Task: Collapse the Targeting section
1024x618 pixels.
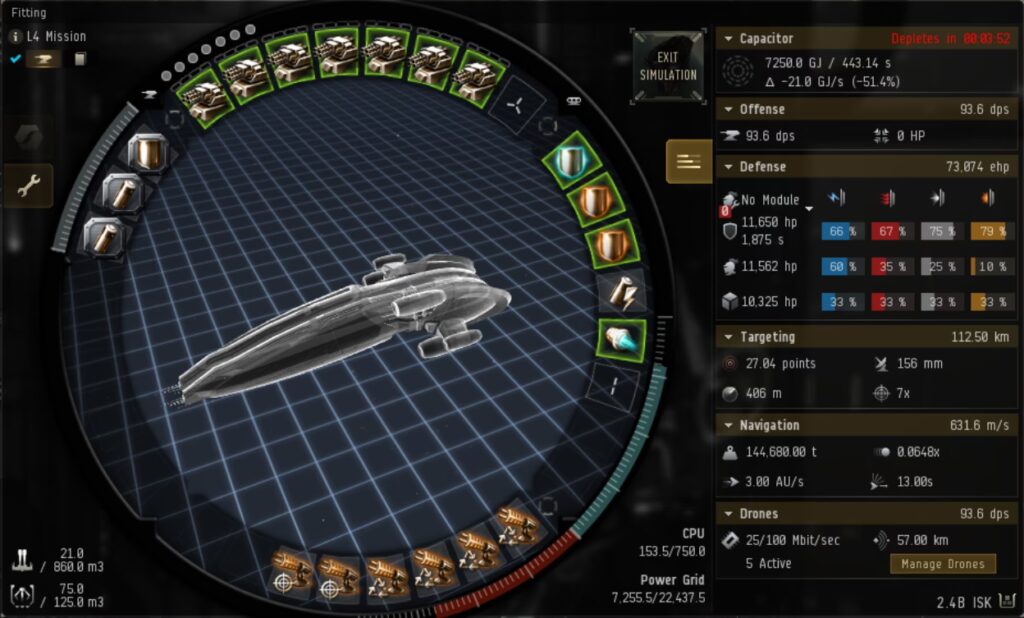Action: 729,337
